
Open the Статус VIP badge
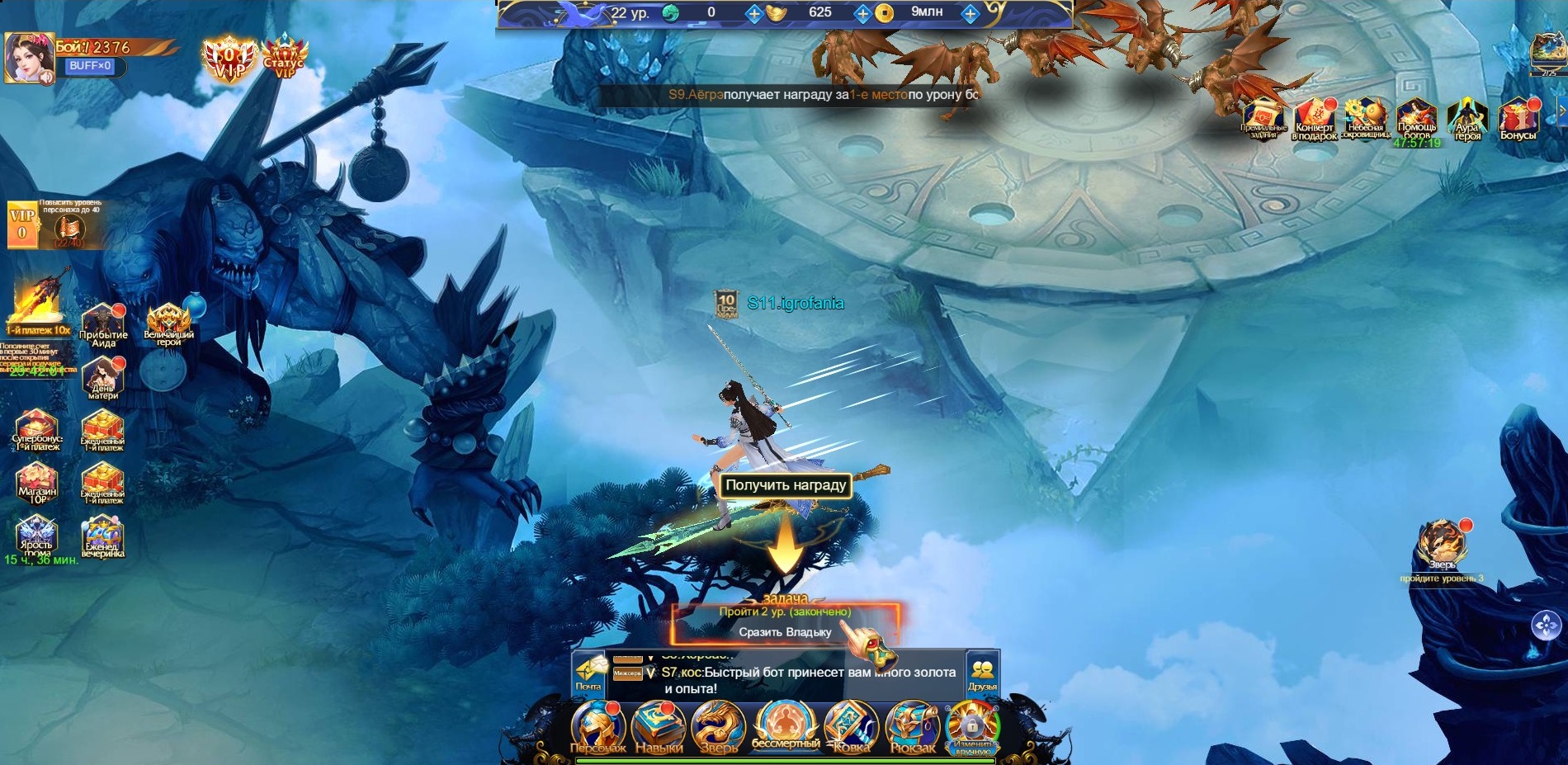(284, 56)
